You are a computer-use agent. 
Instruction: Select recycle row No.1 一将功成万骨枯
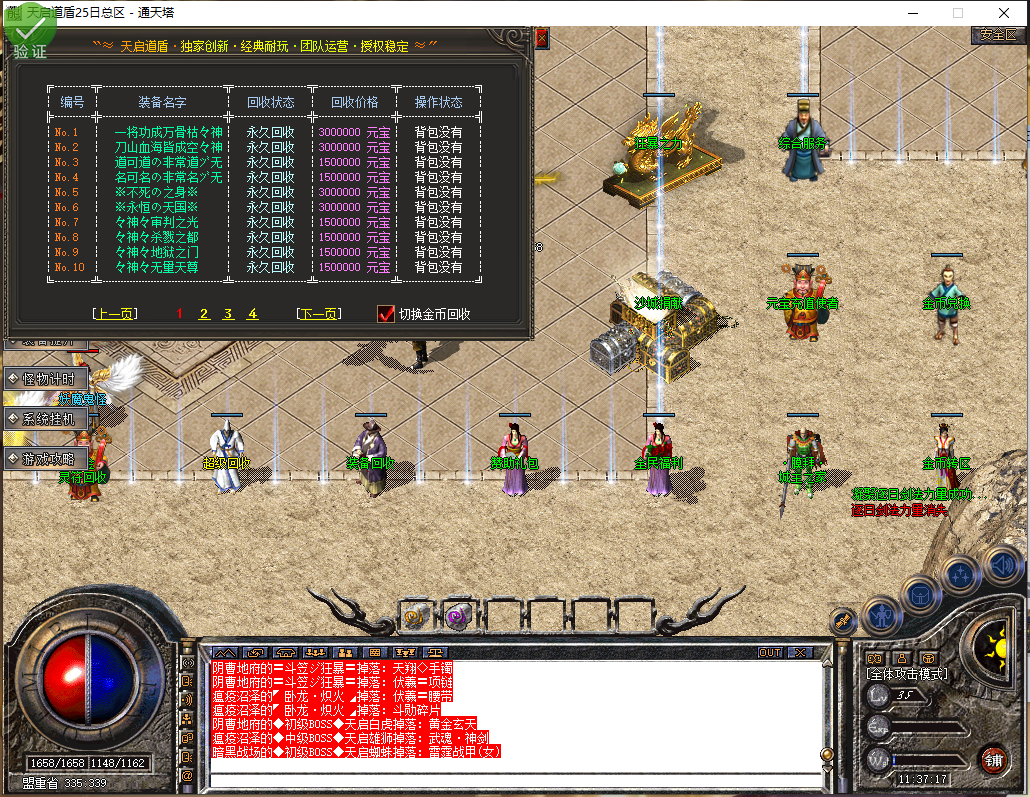168,132
